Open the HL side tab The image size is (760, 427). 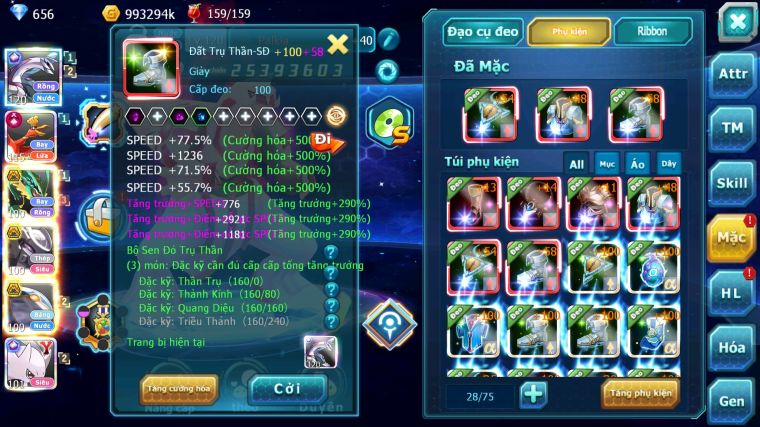click(733, 293)
